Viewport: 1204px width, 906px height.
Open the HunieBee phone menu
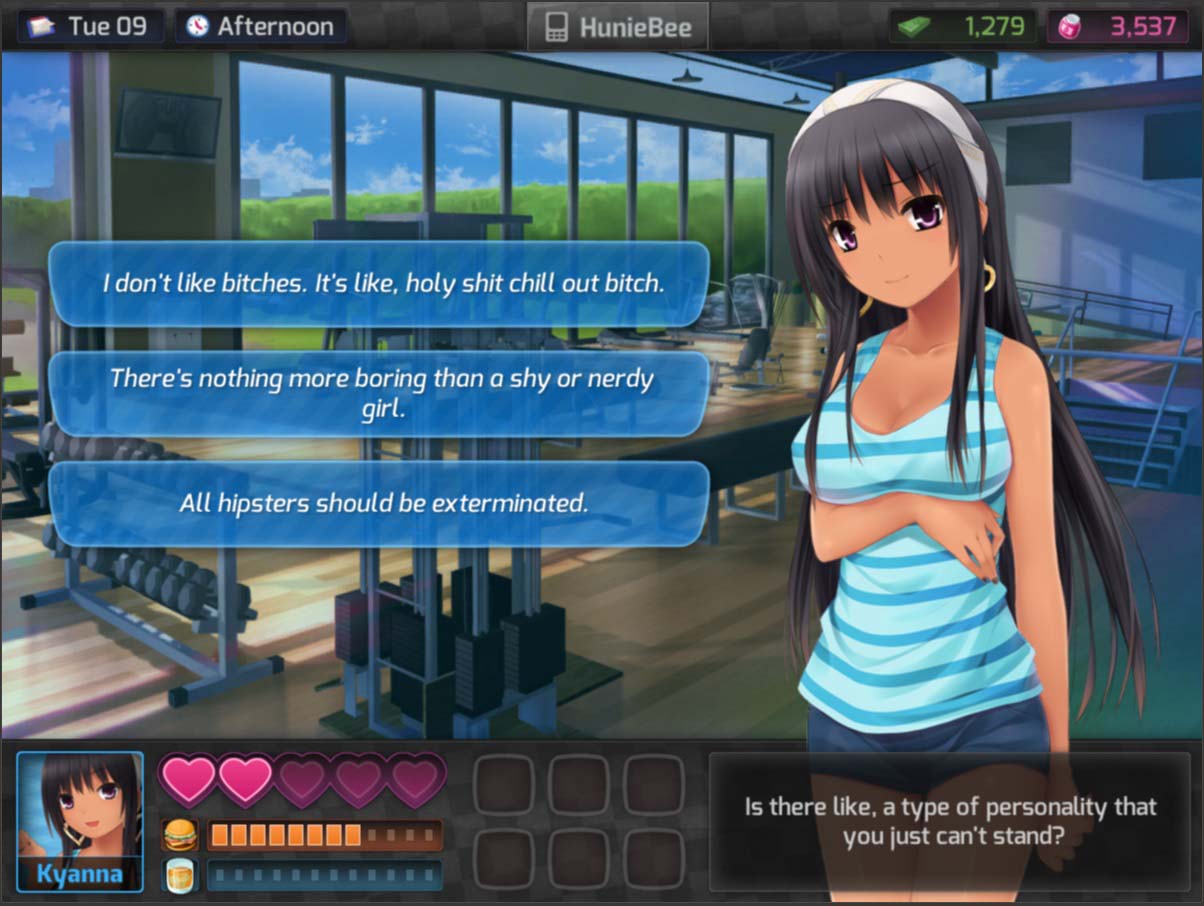[617, 26]
